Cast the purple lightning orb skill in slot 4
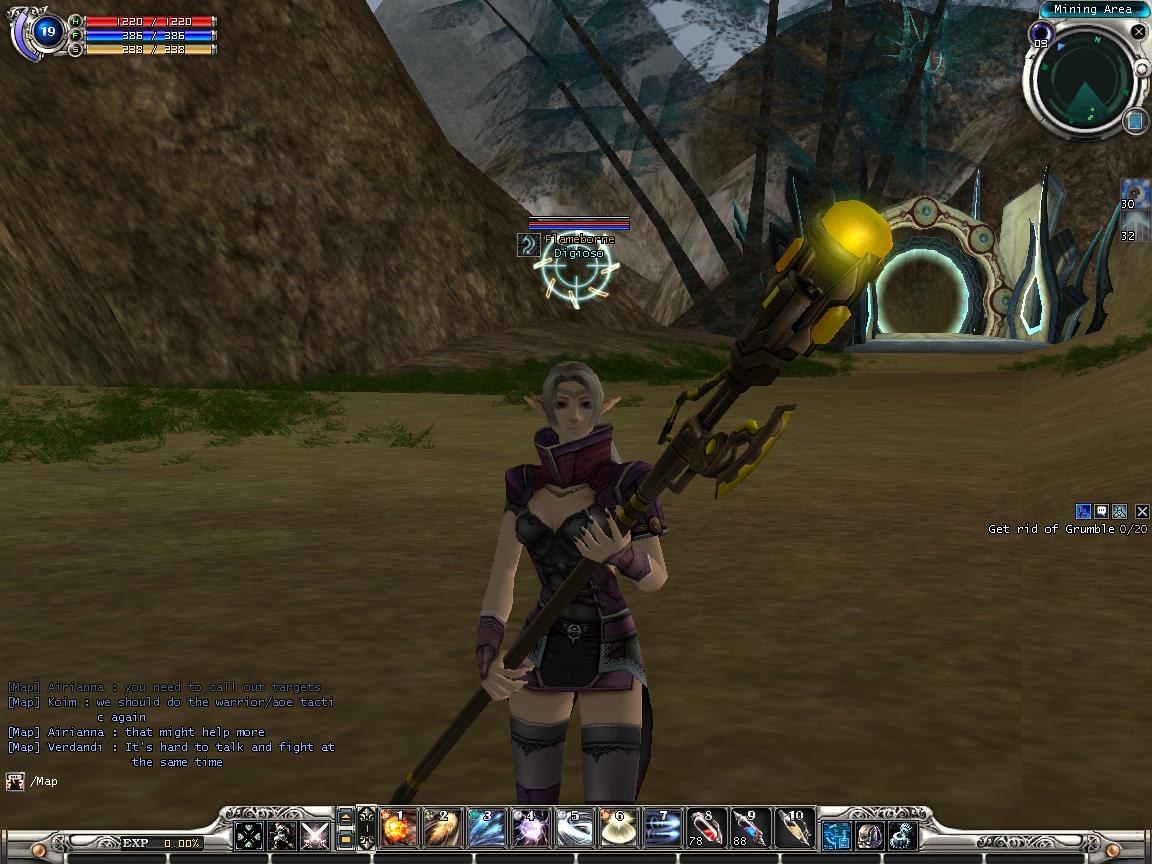 coord(529,828)
